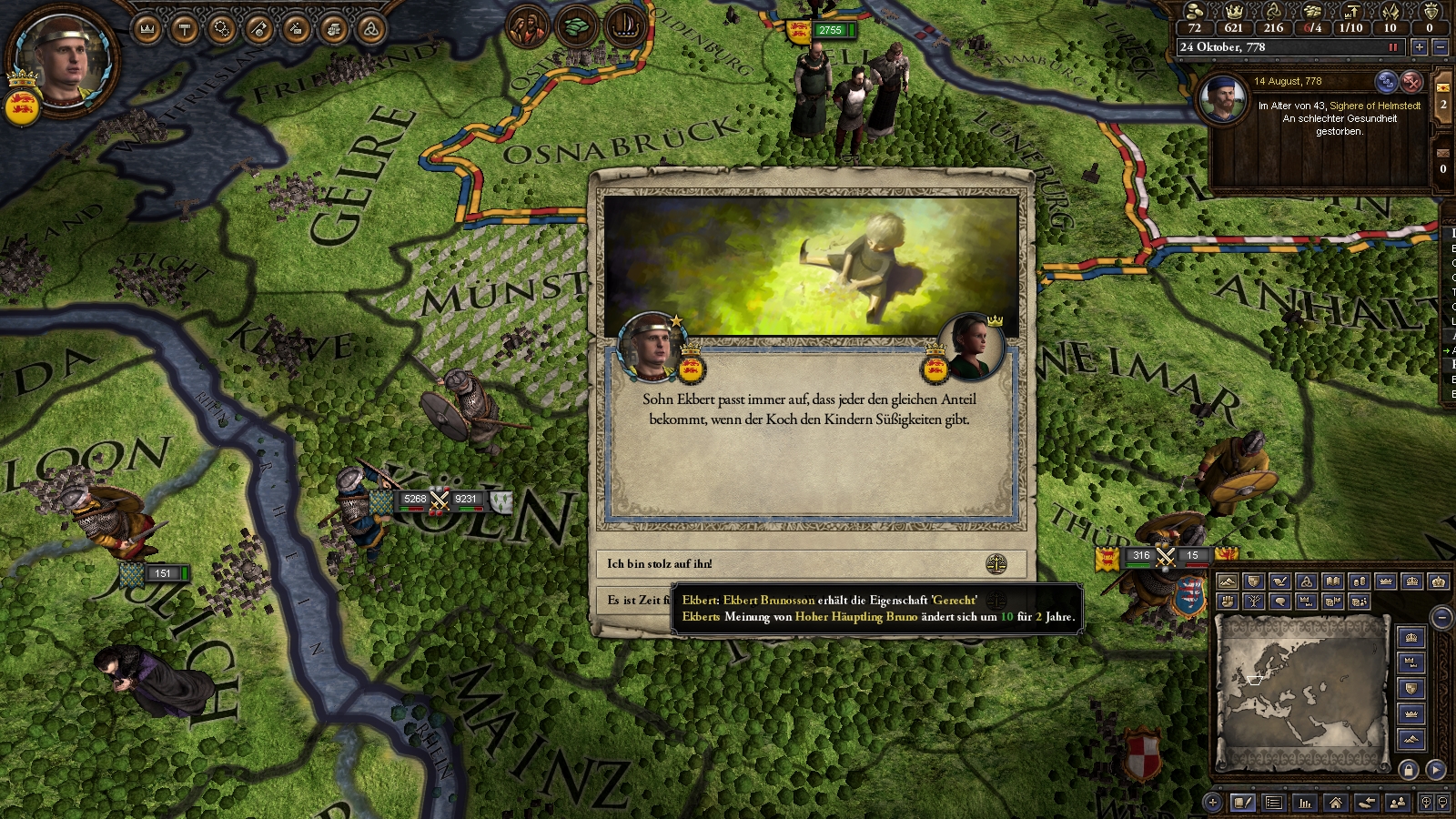Click the viking ship alert icon
1456x819 pixels.
click(x=624, y=27)
